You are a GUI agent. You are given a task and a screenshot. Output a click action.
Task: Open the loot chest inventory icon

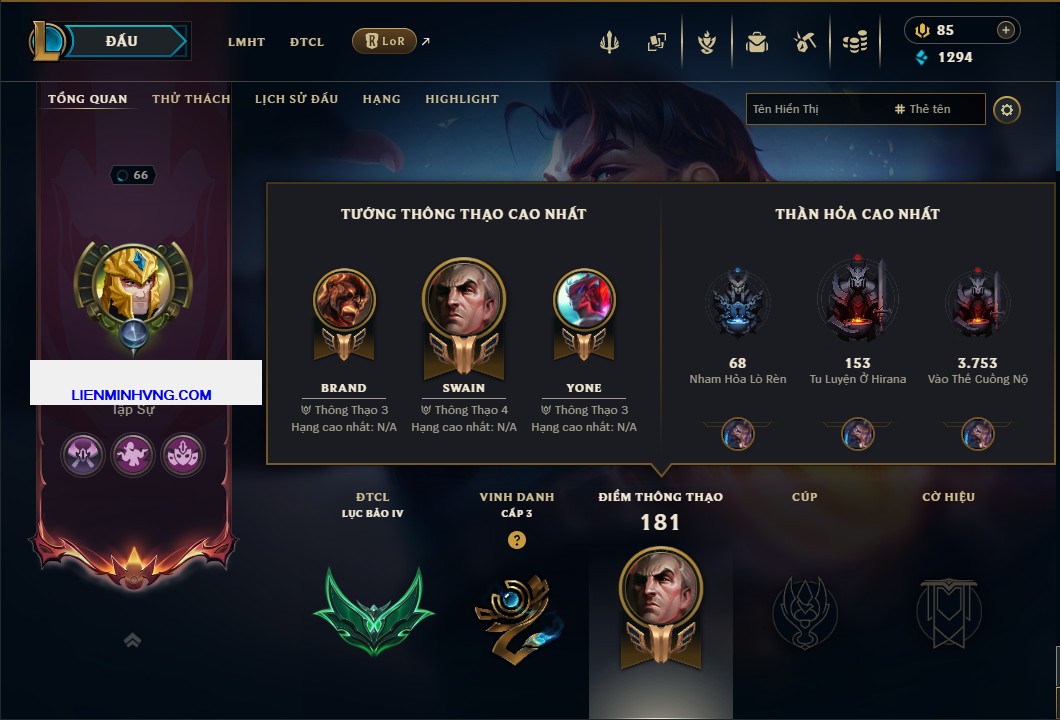[x=756, y=42]
